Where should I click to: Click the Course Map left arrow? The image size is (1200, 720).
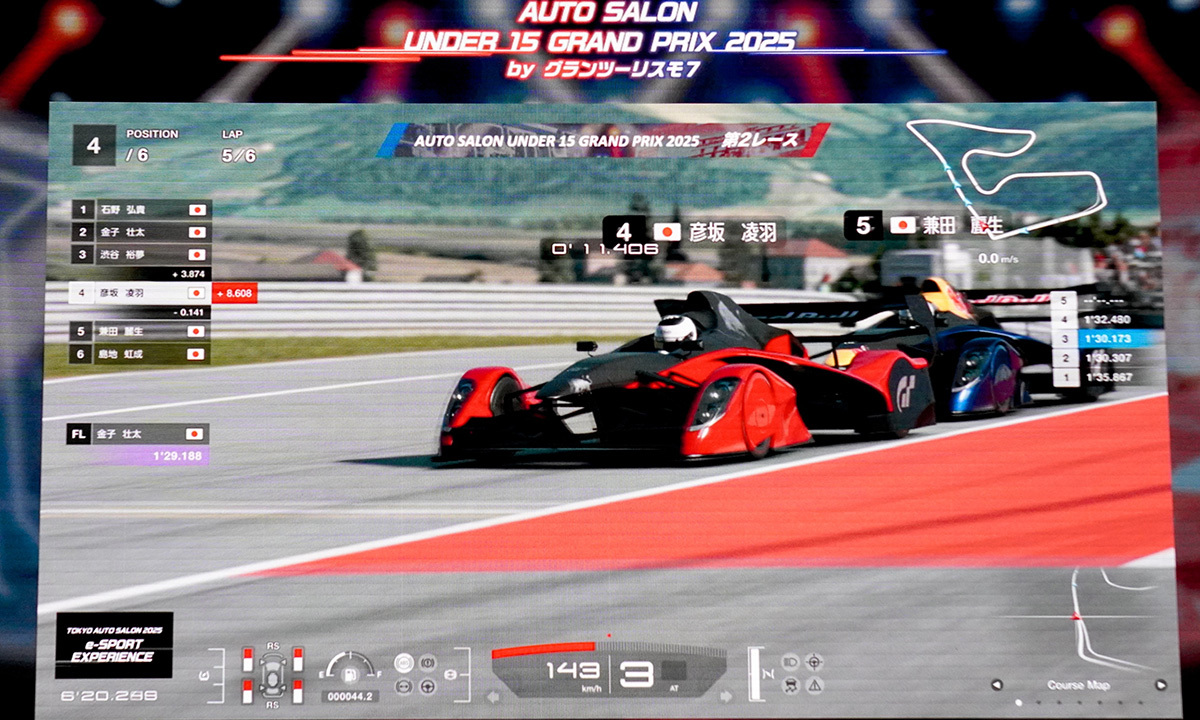pos(997,685)
